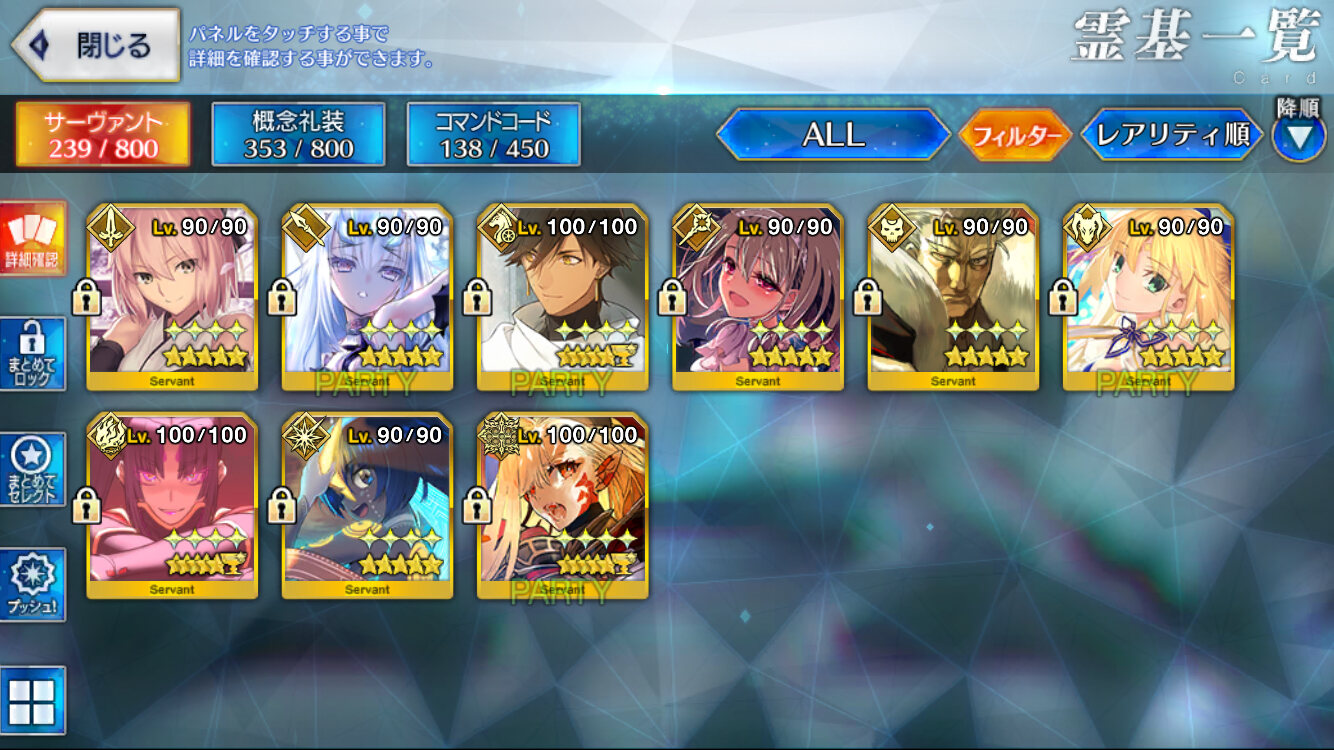Change grid layout with four-squares icon
This screenshot has width=1334, height=750.
pos(33,697)
